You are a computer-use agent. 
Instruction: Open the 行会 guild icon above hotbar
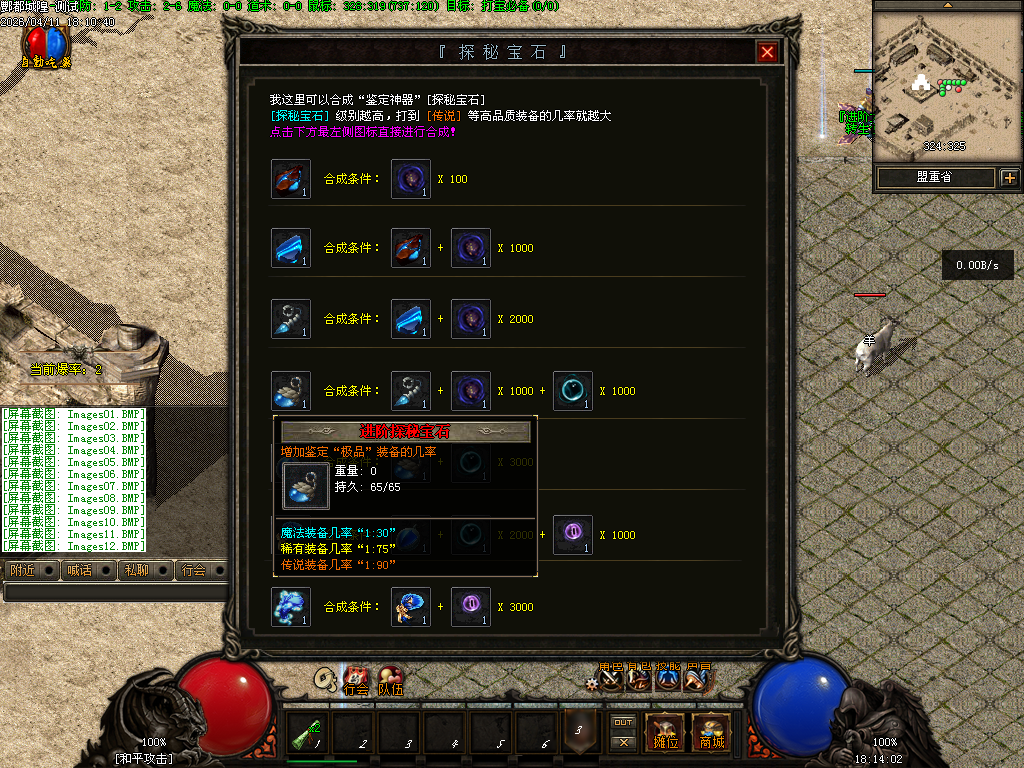tap(356, 681)
